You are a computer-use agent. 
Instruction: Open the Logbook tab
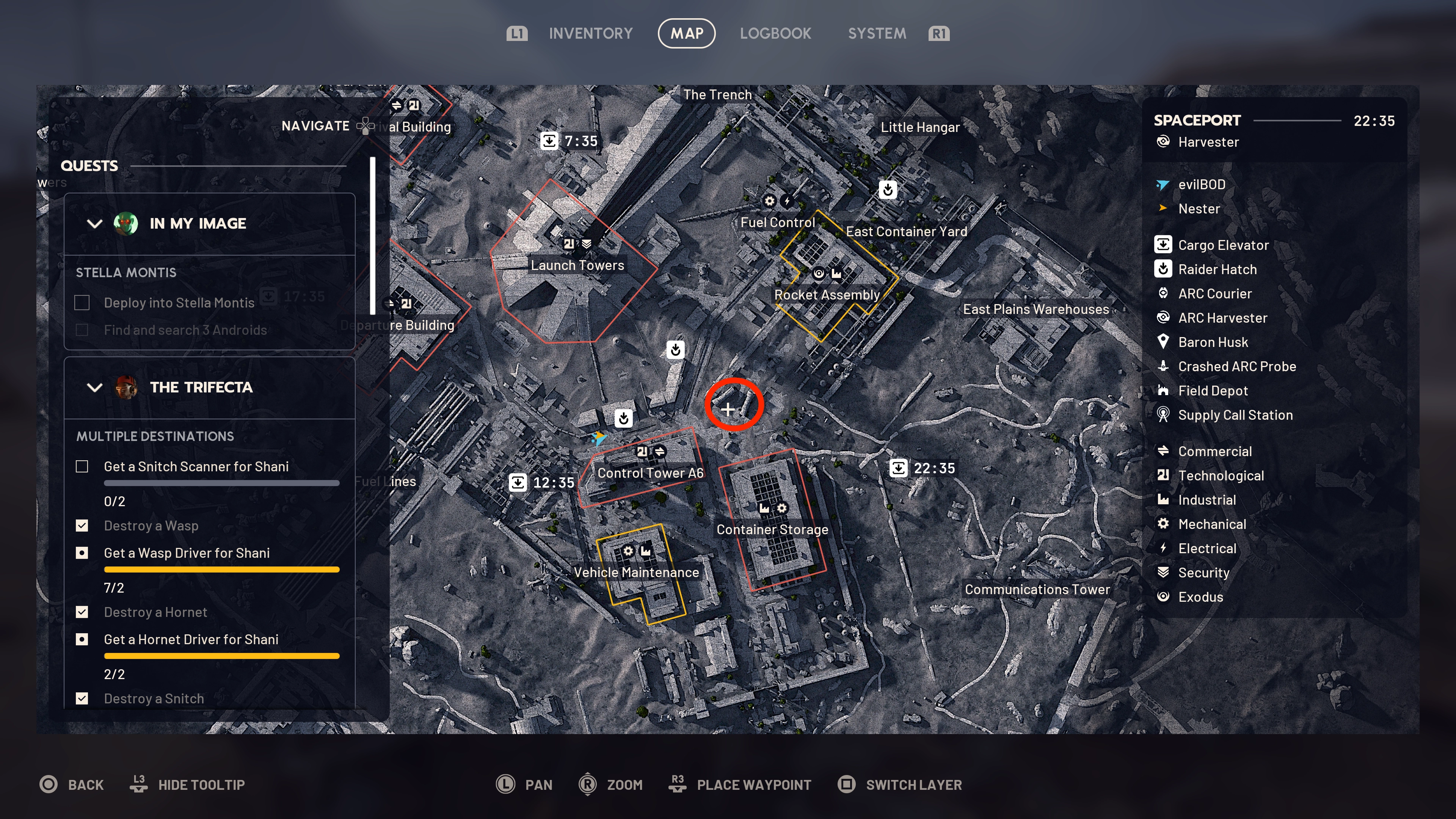[x=775, y=34]
